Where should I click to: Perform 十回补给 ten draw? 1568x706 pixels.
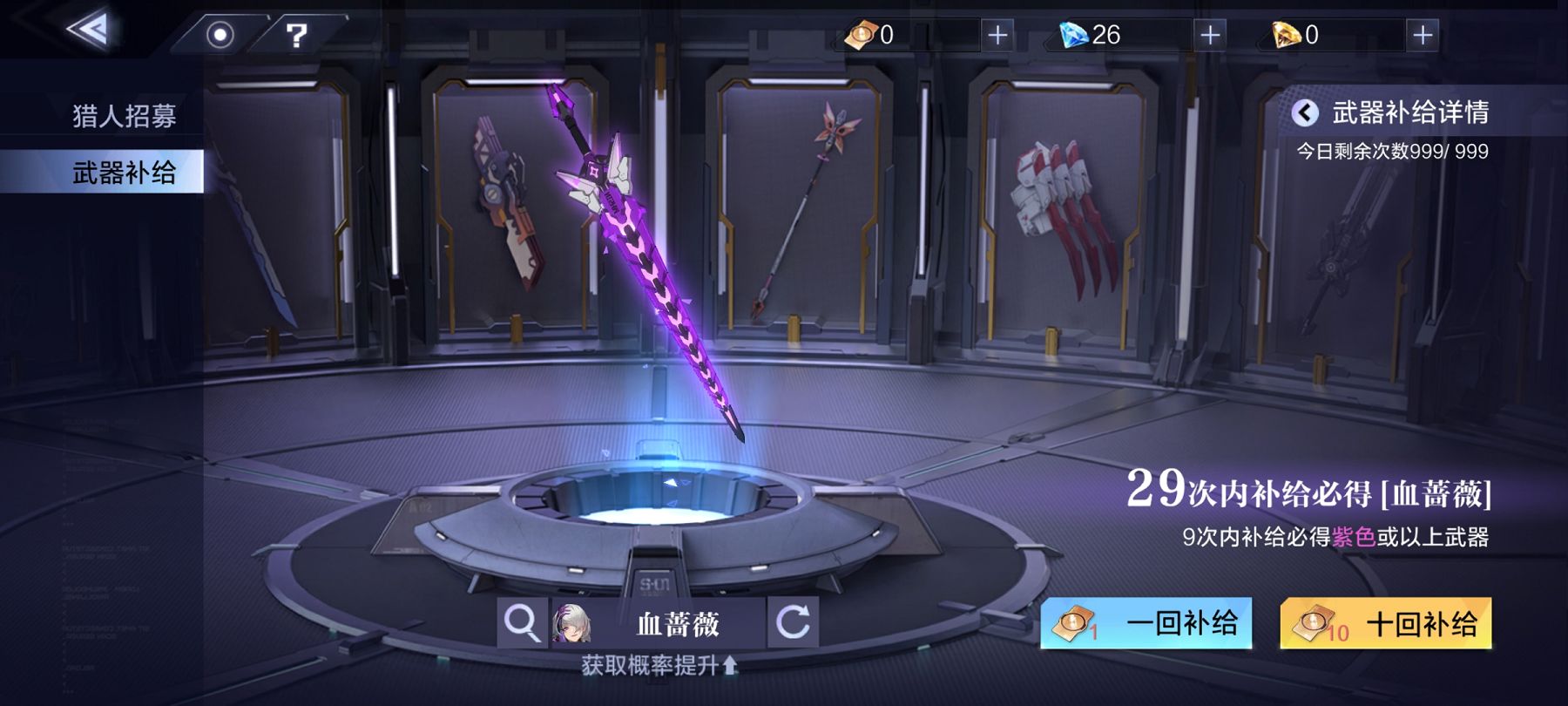tap(1385, 623)
